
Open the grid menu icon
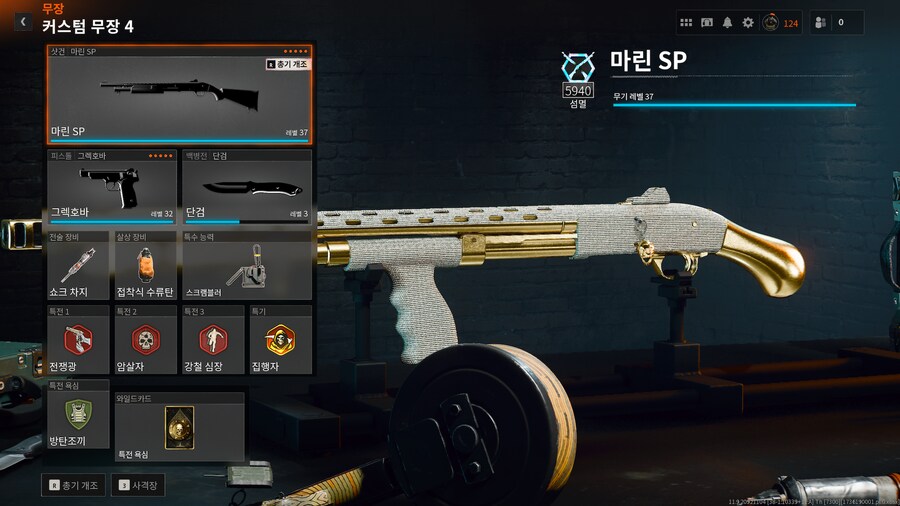[686, 22]
